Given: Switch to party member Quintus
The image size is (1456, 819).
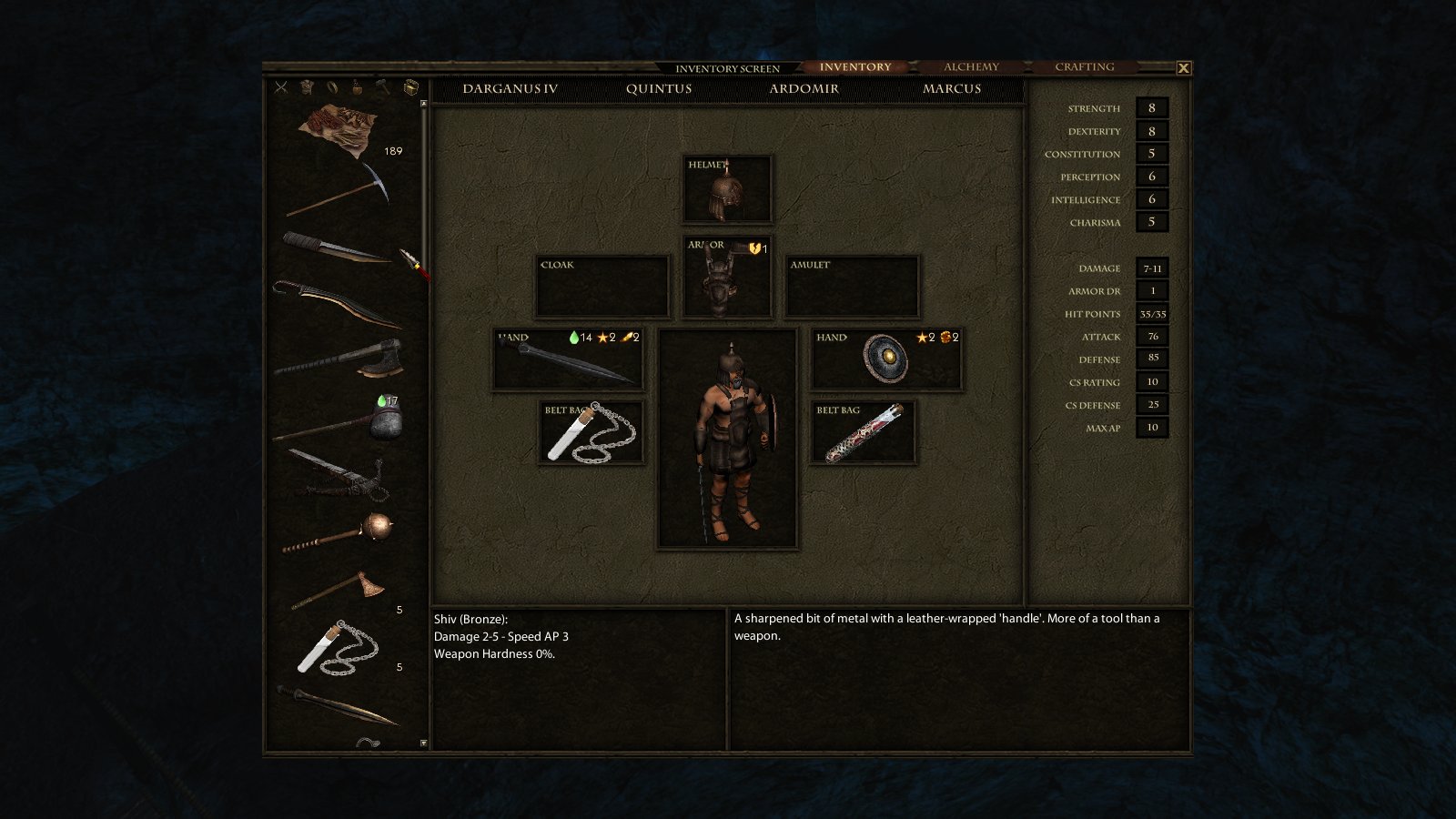Looking at the screenshot, I should coord(658,89).
